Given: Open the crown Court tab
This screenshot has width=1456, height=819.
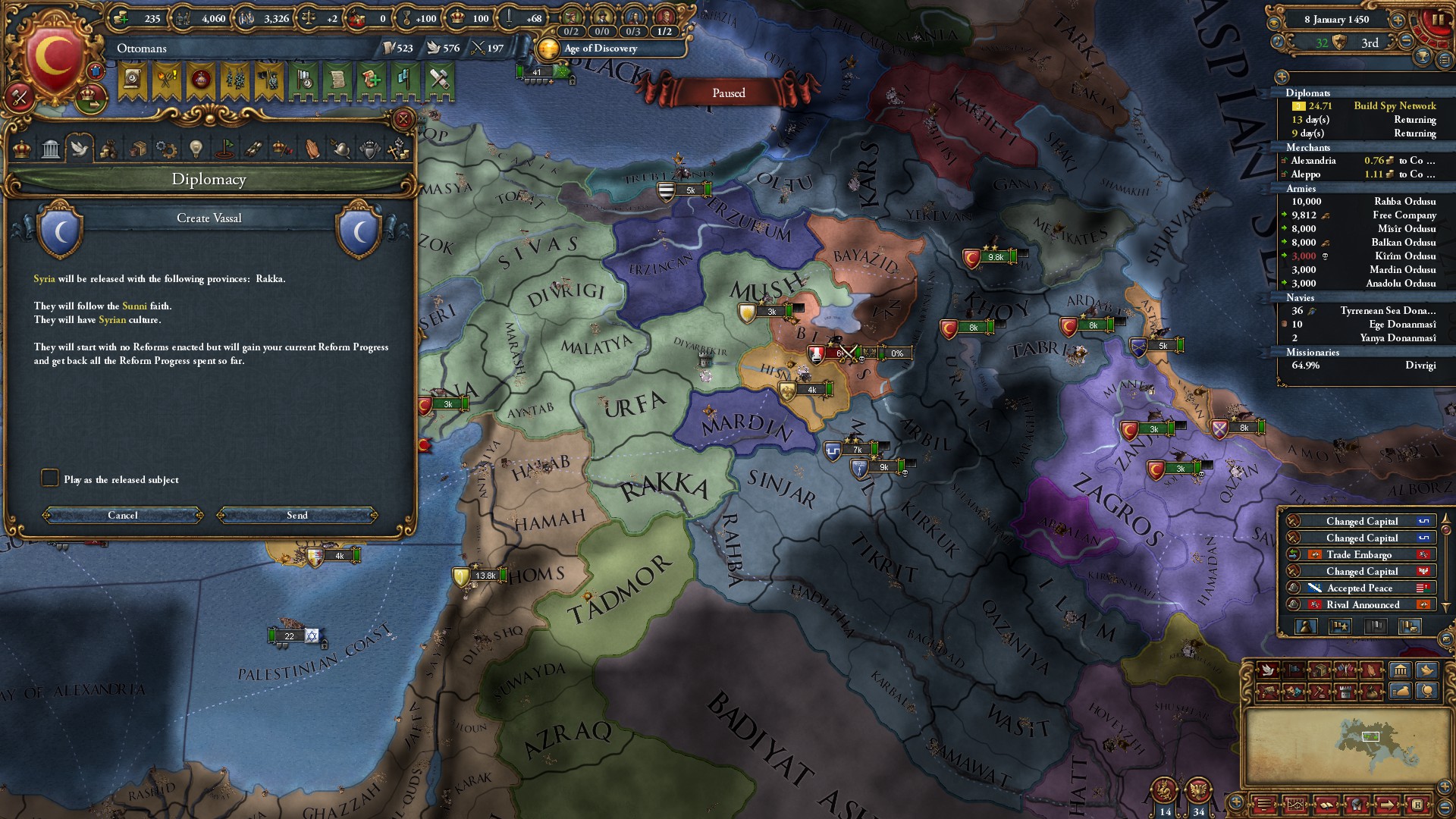Looking at the screenshot, I should coord(22,149).
